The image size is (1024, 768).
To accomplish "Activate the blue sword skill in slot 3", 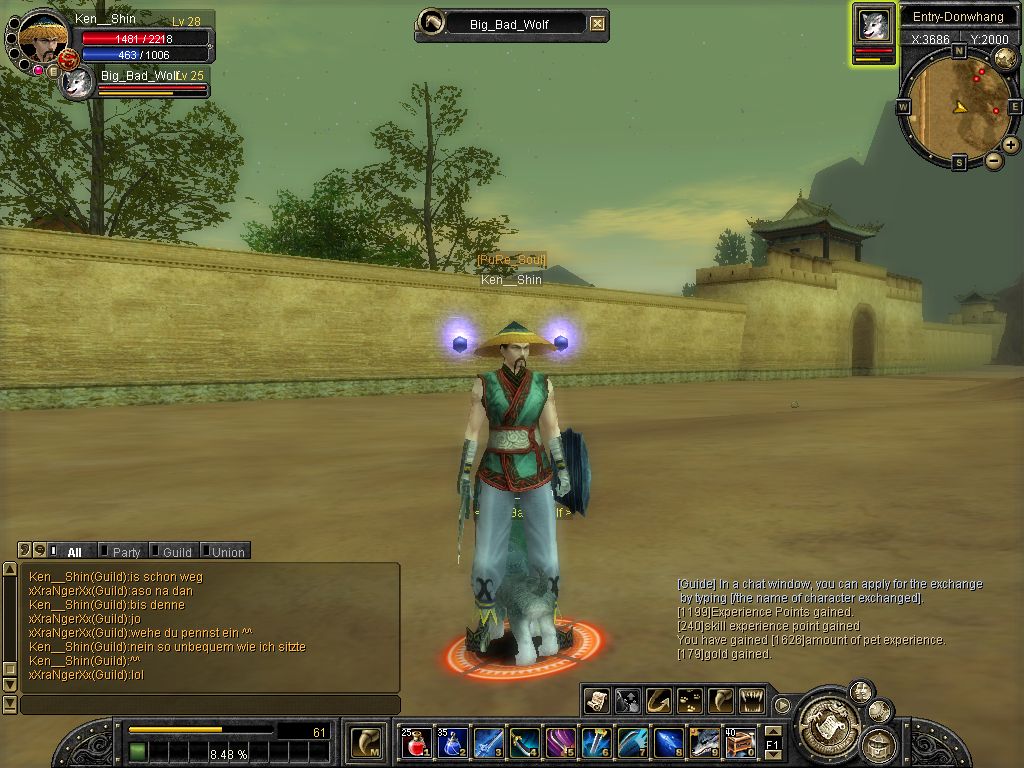I will [x=488, y=743].
